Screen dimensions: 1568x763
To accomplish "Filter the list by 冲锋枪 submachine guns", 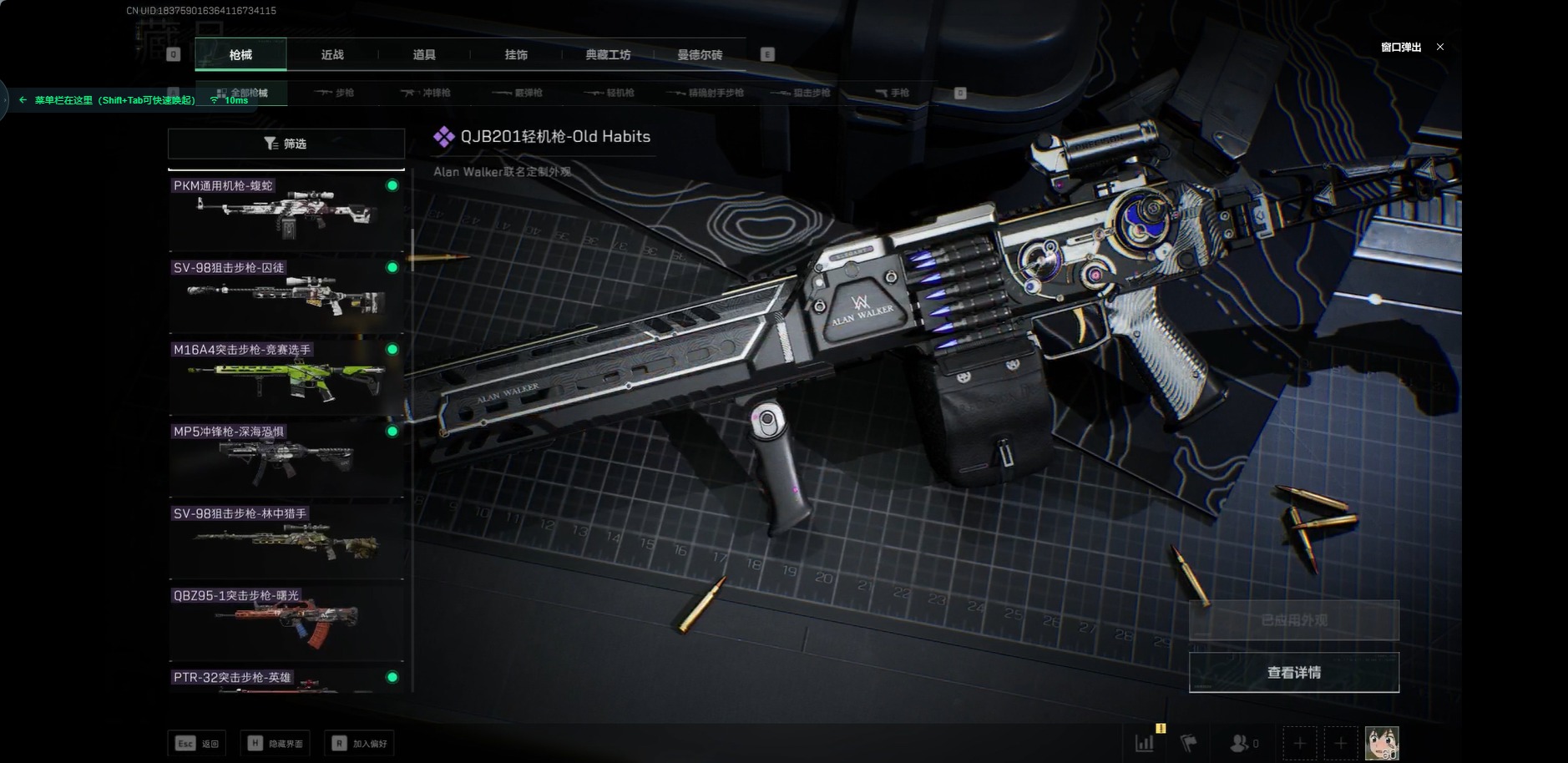I will coord(426,93).
